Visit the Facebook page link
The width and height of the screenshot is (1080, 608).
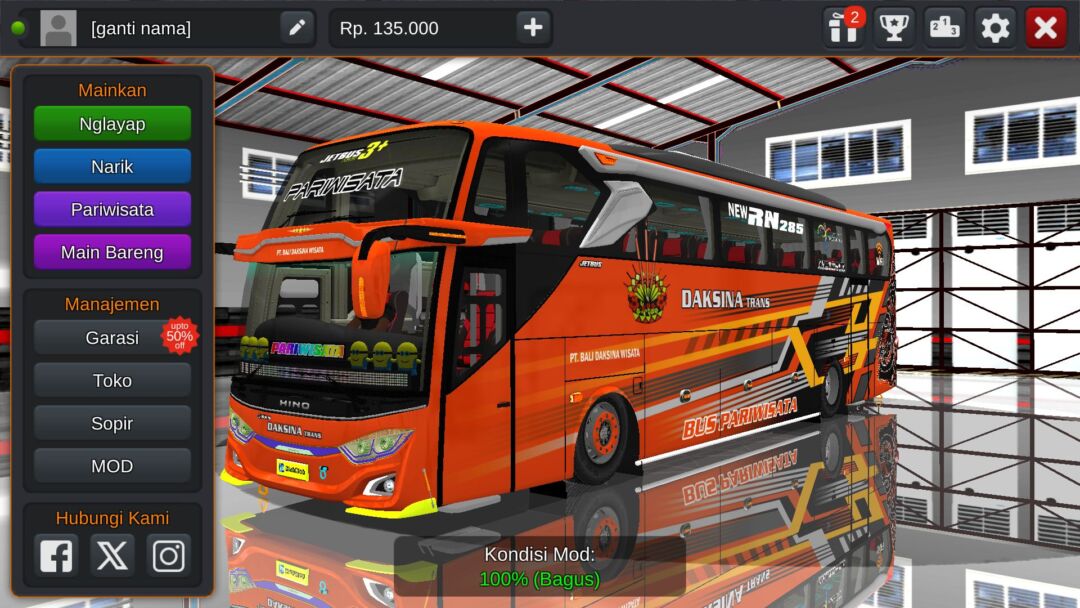pos(56,555)
